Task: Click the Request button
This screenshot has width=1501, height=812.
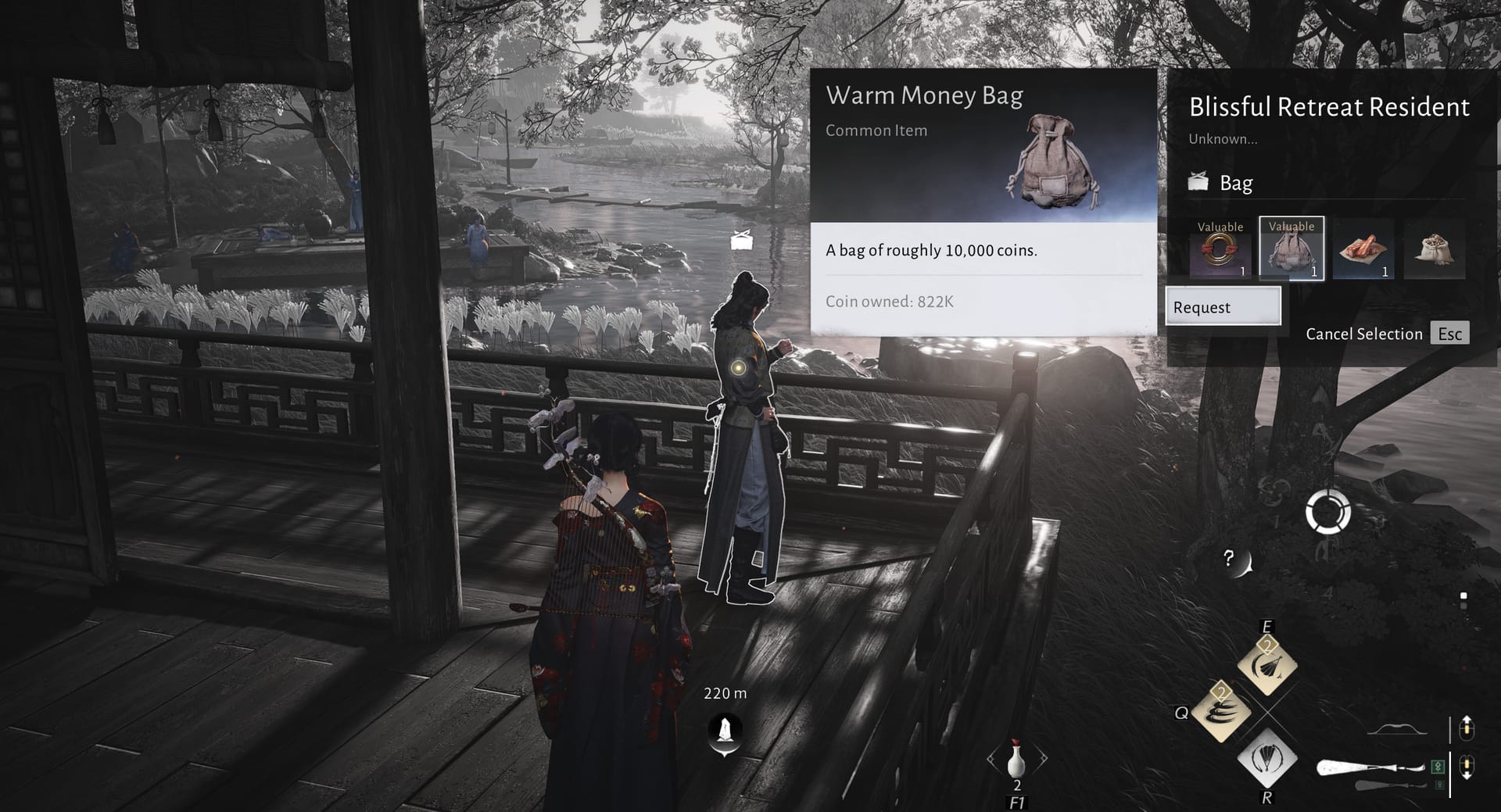Action: [x=1223, y=306]
